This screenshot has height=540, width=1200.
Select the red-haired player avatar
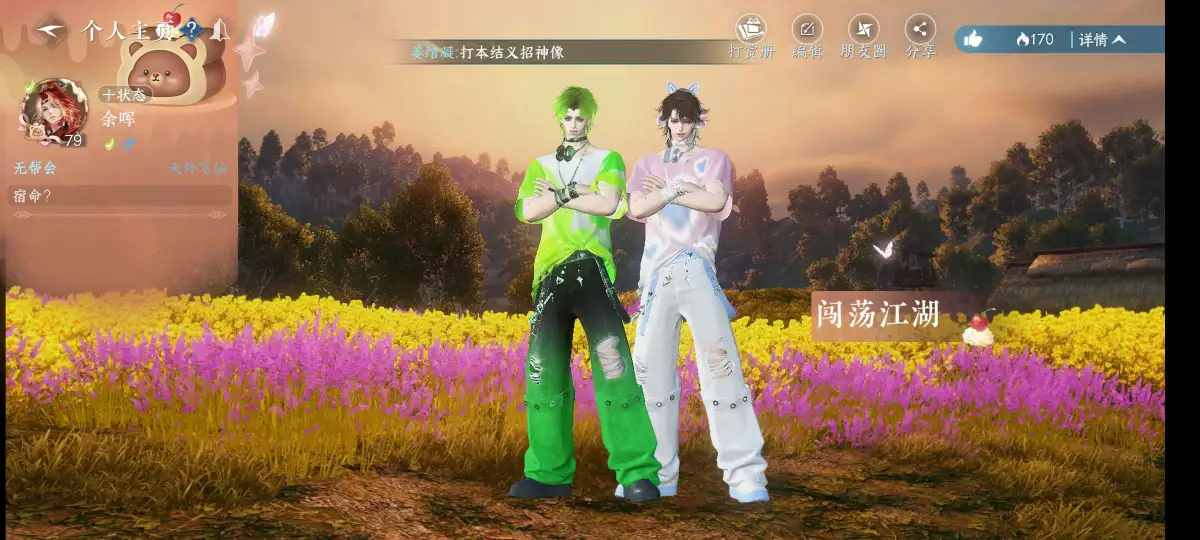[55, 110]
